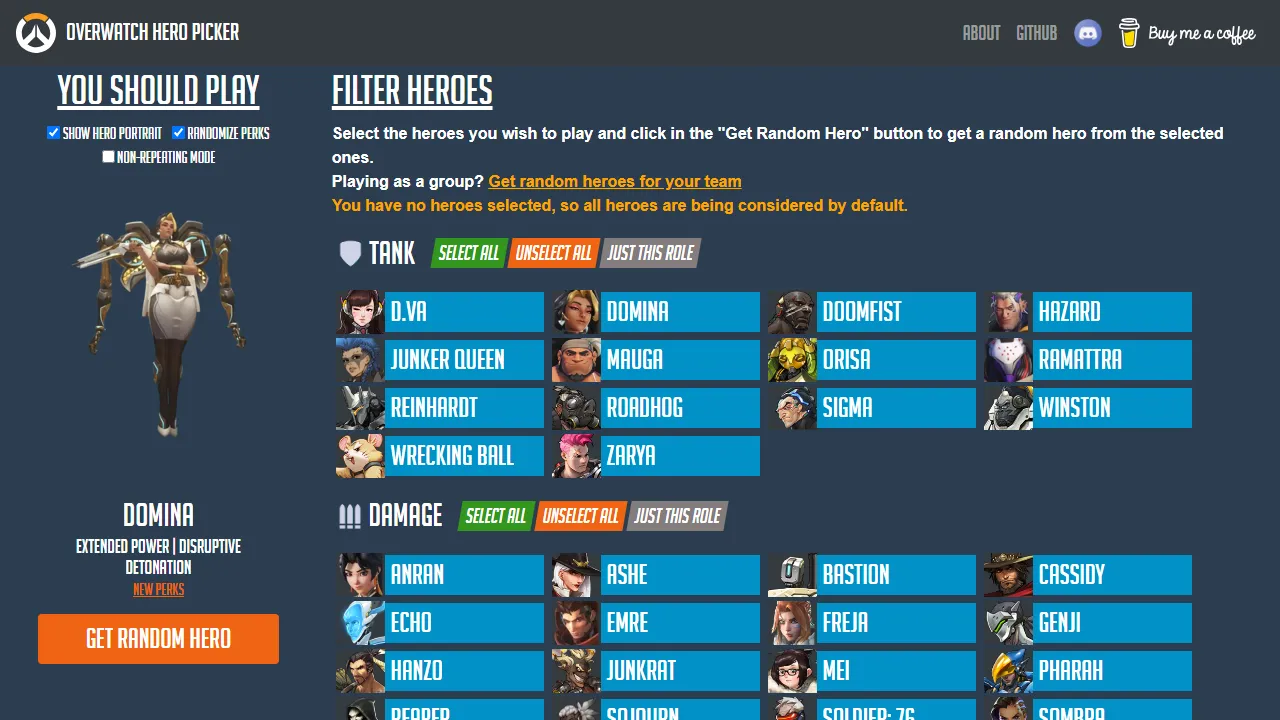Image resolution: width=1280 pixels, height=720 pixels.
Task: Click the Damage role icon
Action: click(x=349, y=515)
